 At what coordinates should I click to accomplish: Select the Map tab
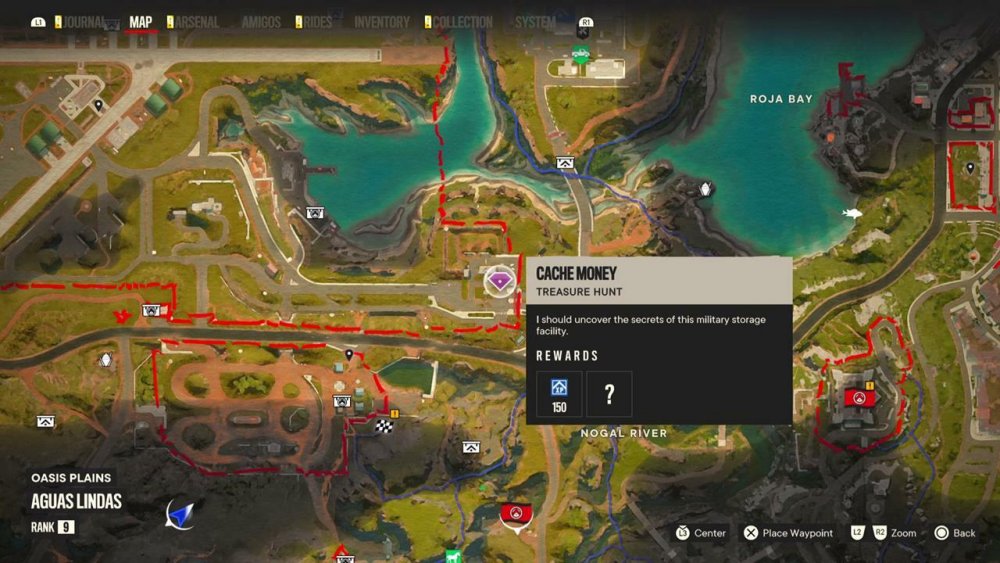pos(141,22)
